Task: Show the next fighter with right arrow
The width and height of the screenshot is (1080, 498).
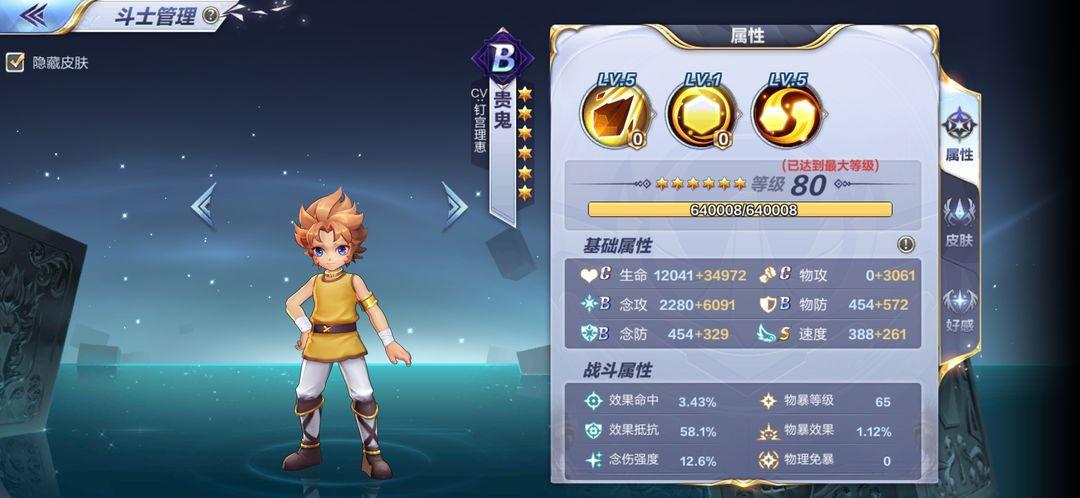Action: 455,206
